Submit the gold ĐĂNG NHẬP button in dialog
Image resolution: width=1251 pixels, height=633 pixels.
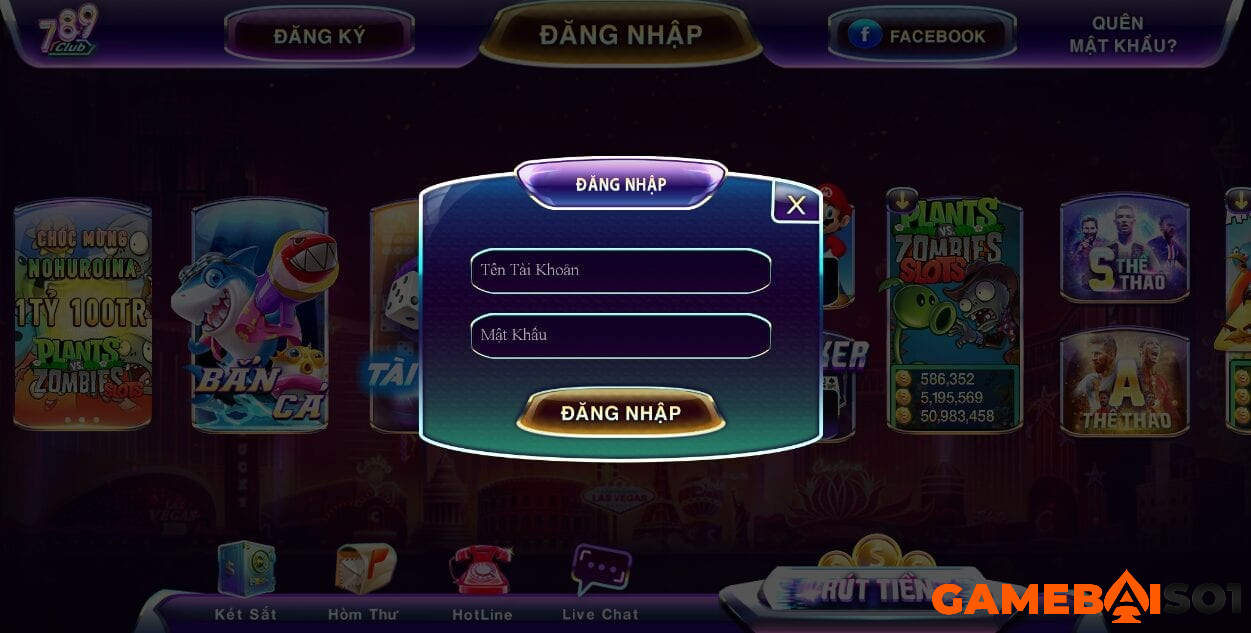[x=620, y=413]
